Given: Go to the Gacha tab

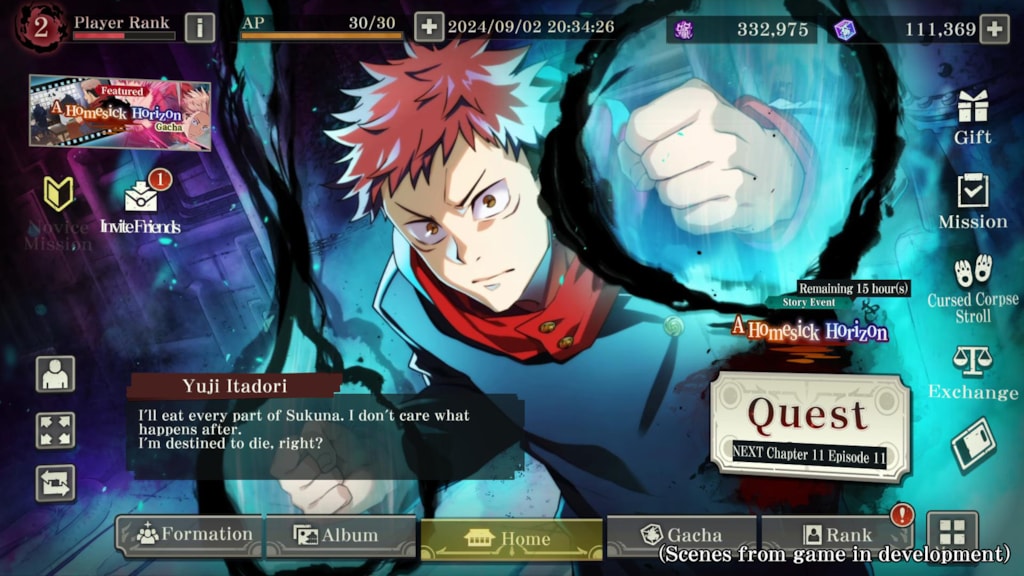Looking at the screenshot, I should [x=682, y=536].
